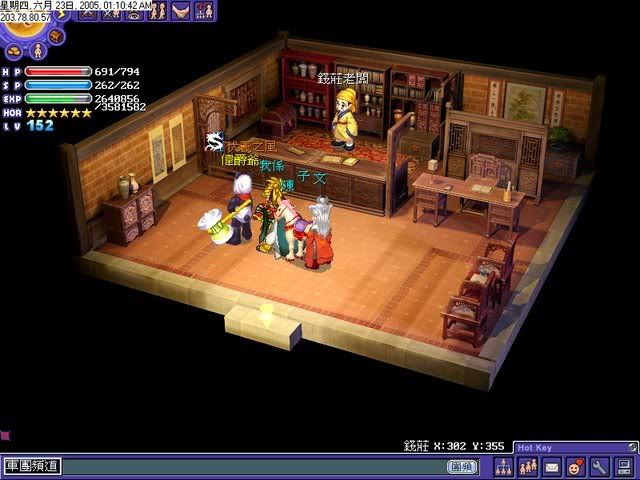Open the envelope mail icon
This screenshot has height=480, width=640.
click(x=552, y=466)
